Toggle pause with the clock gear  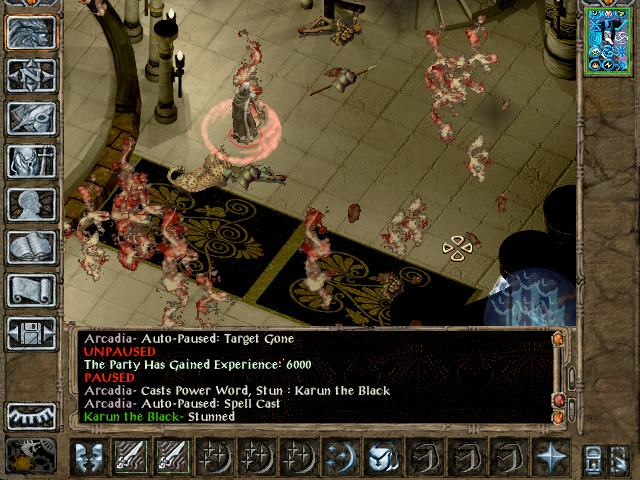pos(30,455)
